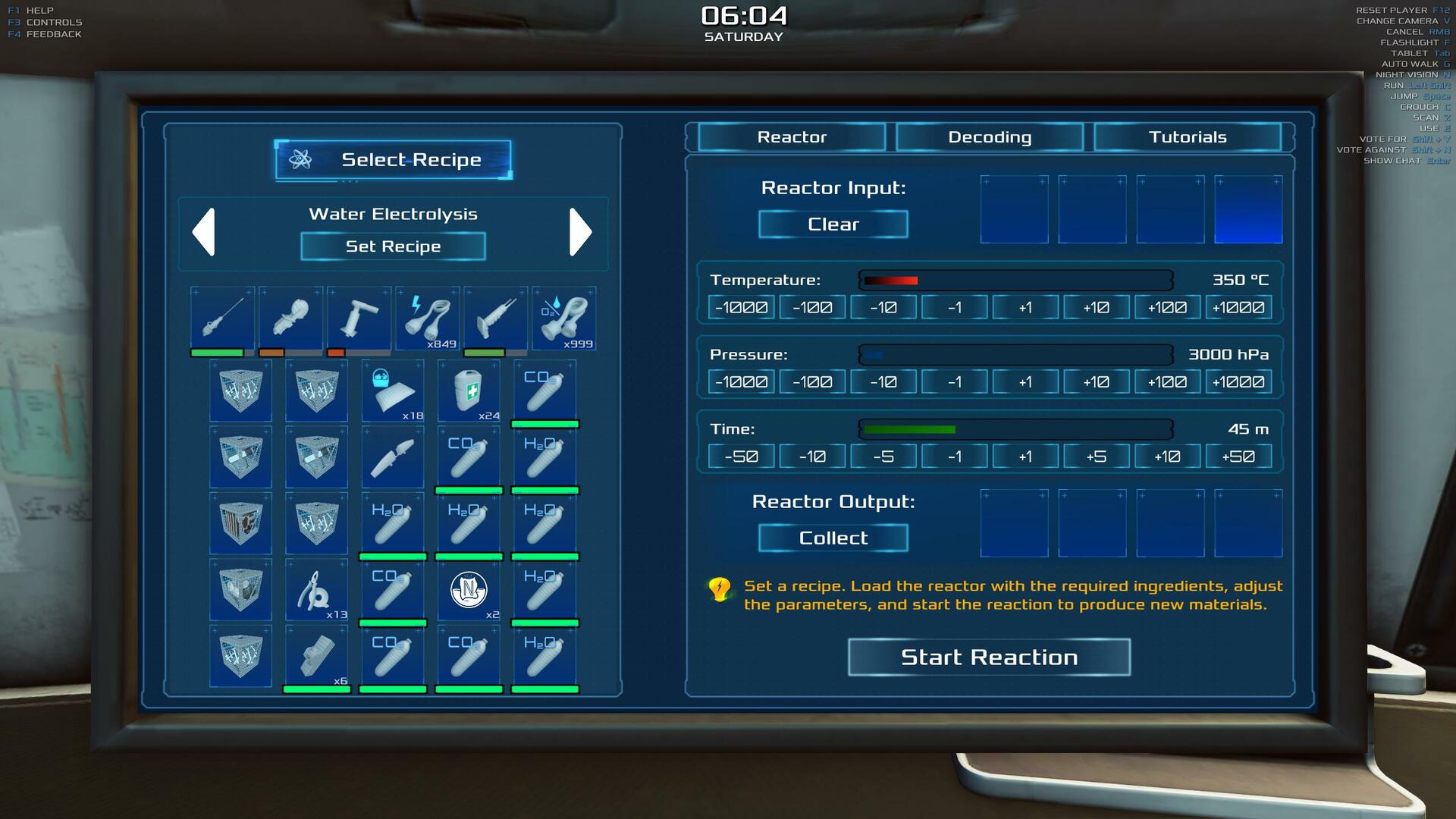Open the Tutorials tab
This screenshot has height=819, width=1456.
(1187, 137)
